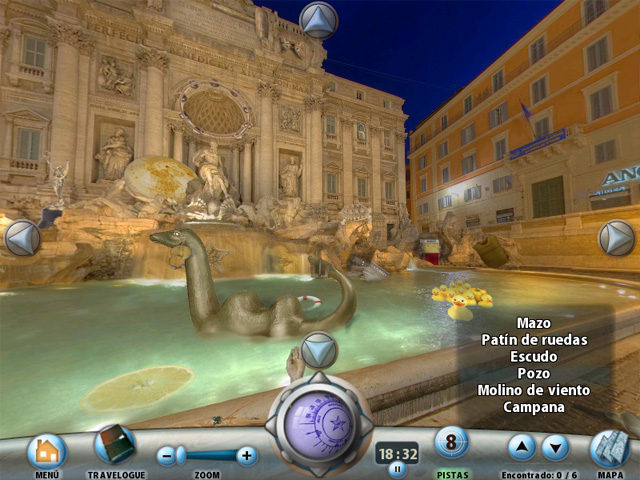Pan the view right with side arrow
The image size is (640, 480).
click(616, 238)
